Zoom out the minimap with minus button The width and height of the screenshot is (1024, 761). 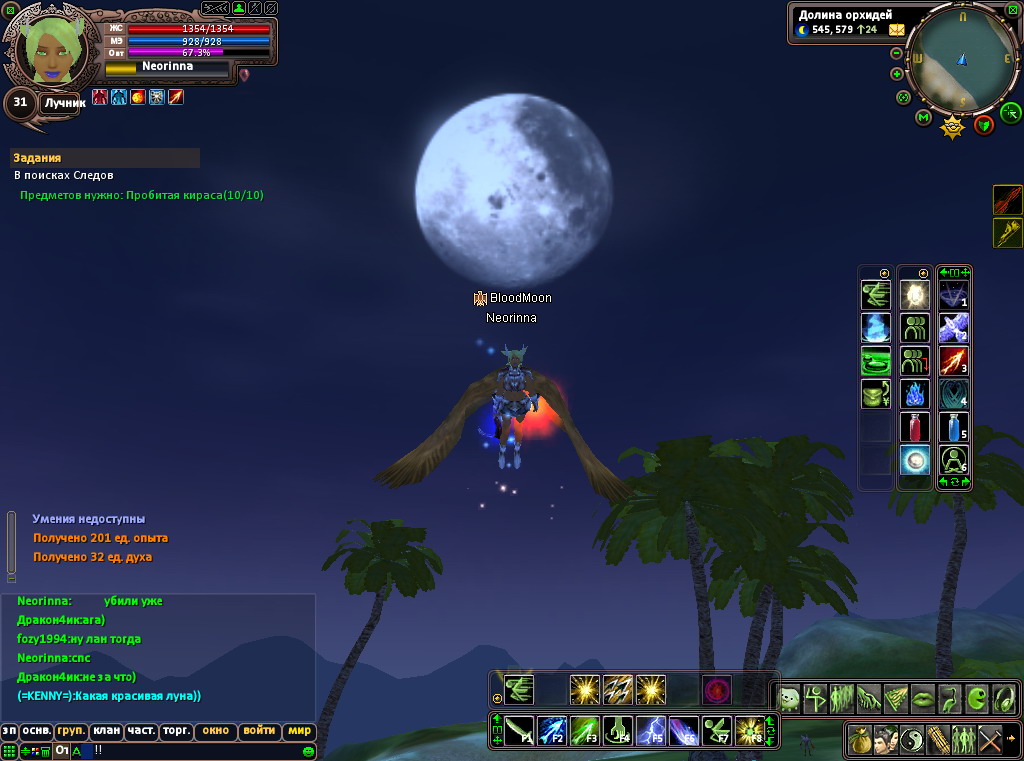(896, 53)
